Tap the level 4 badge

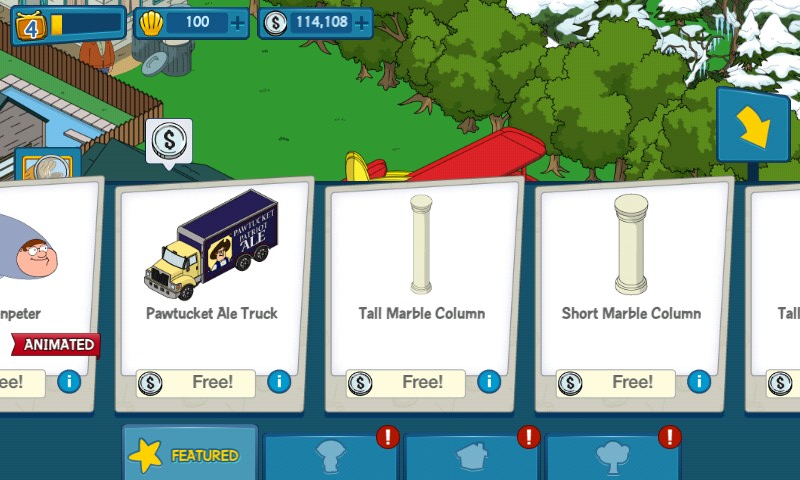tap(30, 24)
